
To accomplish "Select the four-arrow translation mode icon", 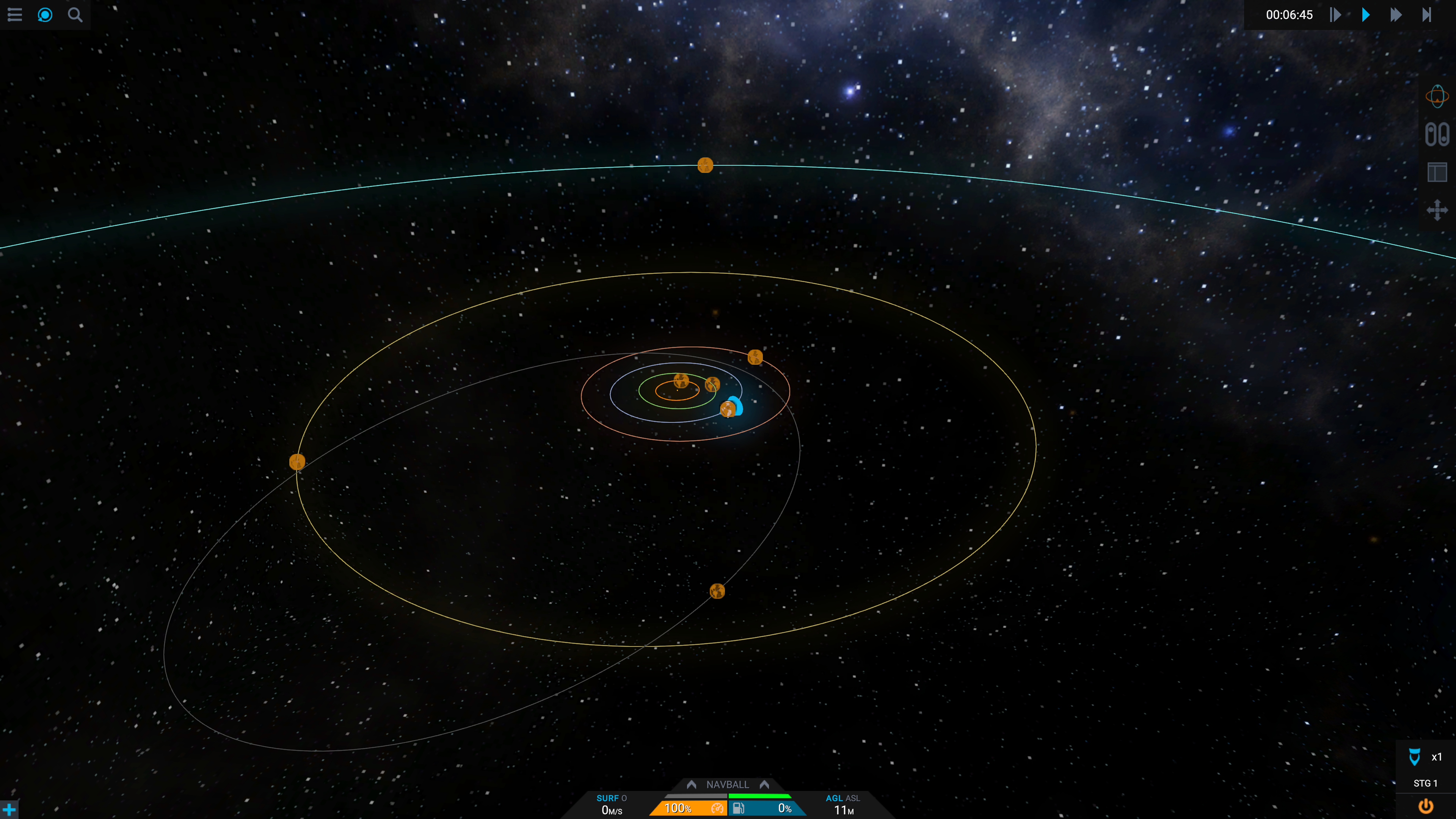I will [x=1437, y=210].
